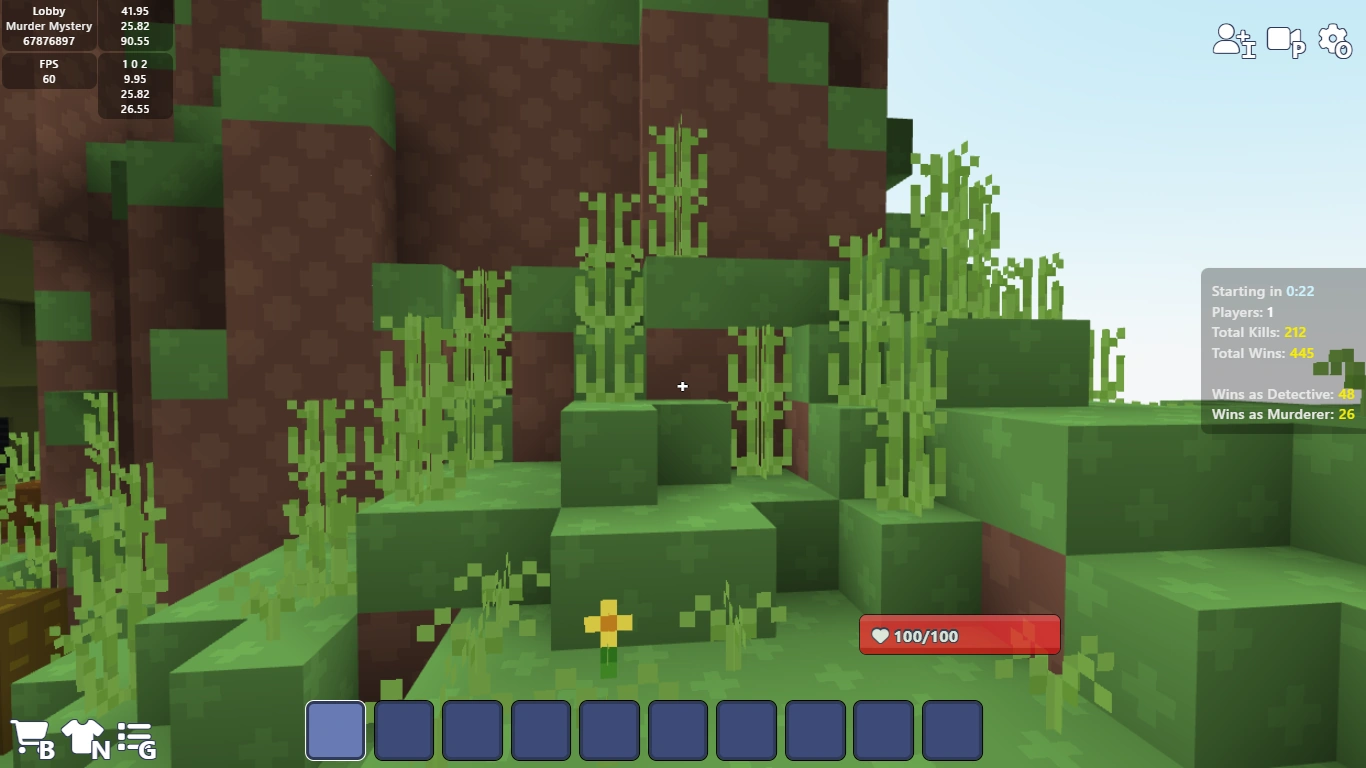Click the FPS 60 counter panel

click(x=49, y=70)
